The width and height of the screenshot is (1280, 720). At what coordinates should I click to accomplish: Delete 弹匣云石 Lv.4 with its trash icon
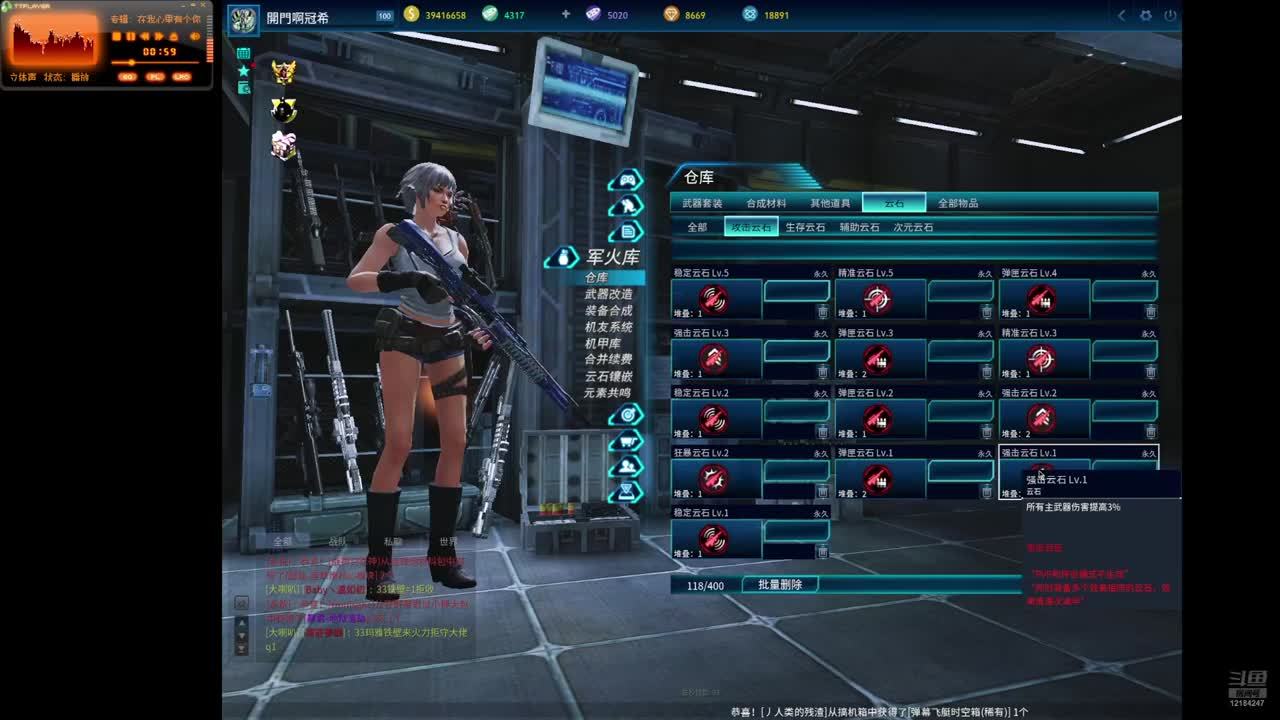1150,312
